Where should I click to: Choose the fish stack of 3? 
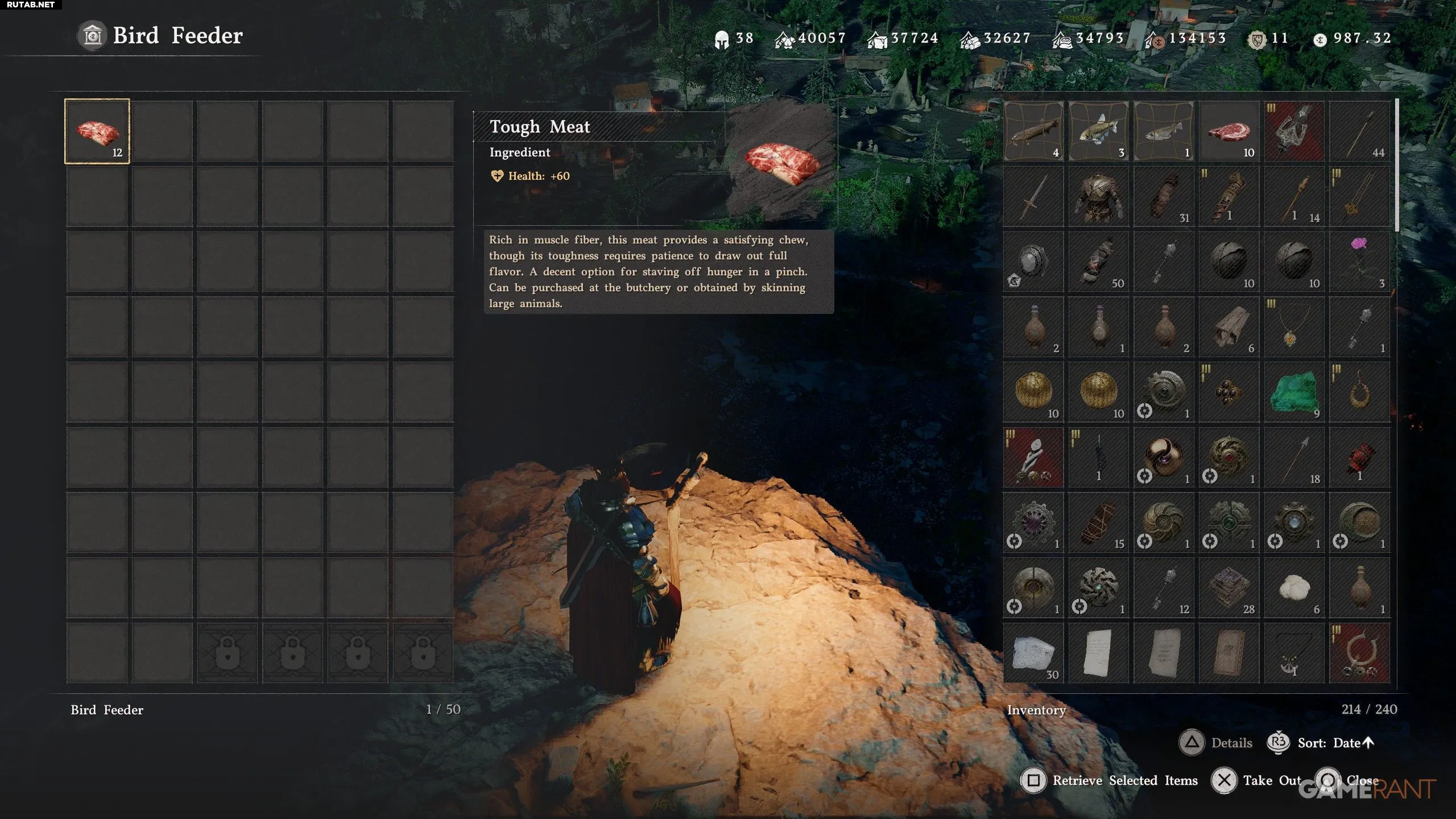click(1098, 131)
